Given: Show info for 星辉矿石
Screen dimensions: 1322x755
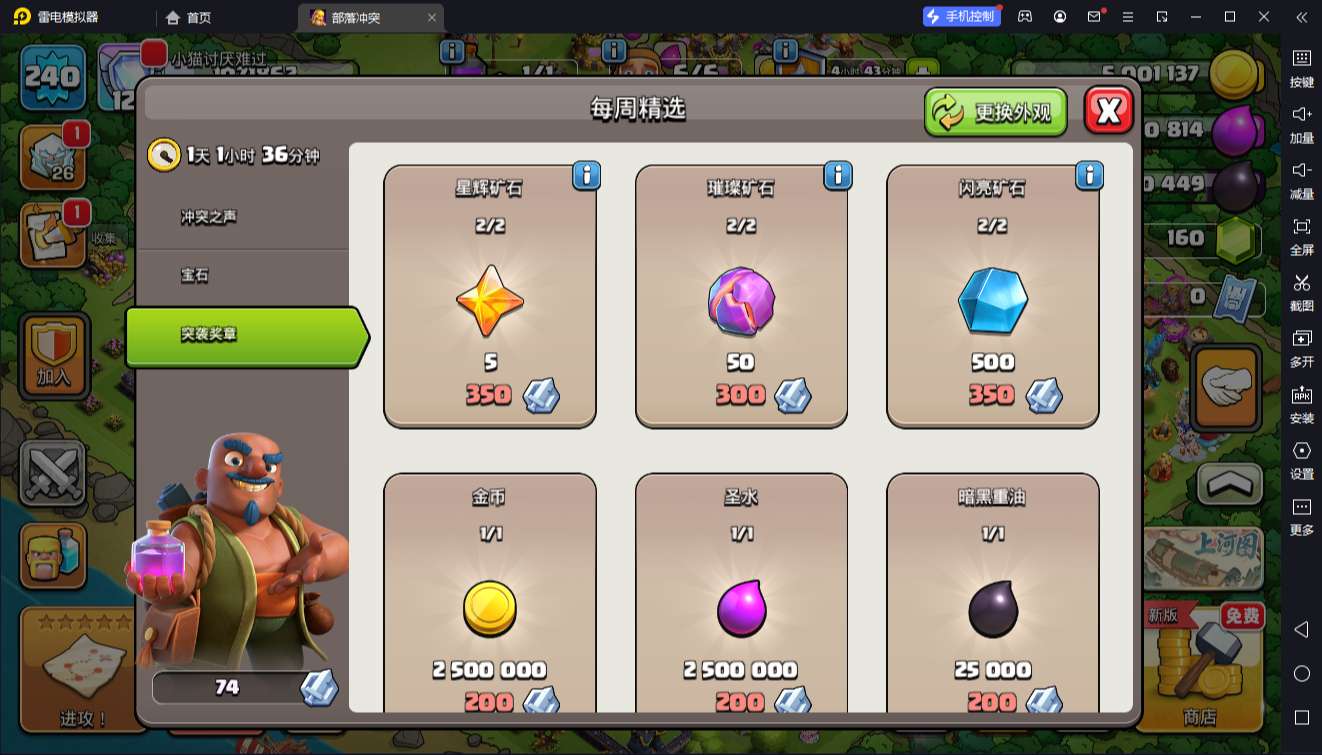Looking at the screenshot, I should [x=587, y=176].
